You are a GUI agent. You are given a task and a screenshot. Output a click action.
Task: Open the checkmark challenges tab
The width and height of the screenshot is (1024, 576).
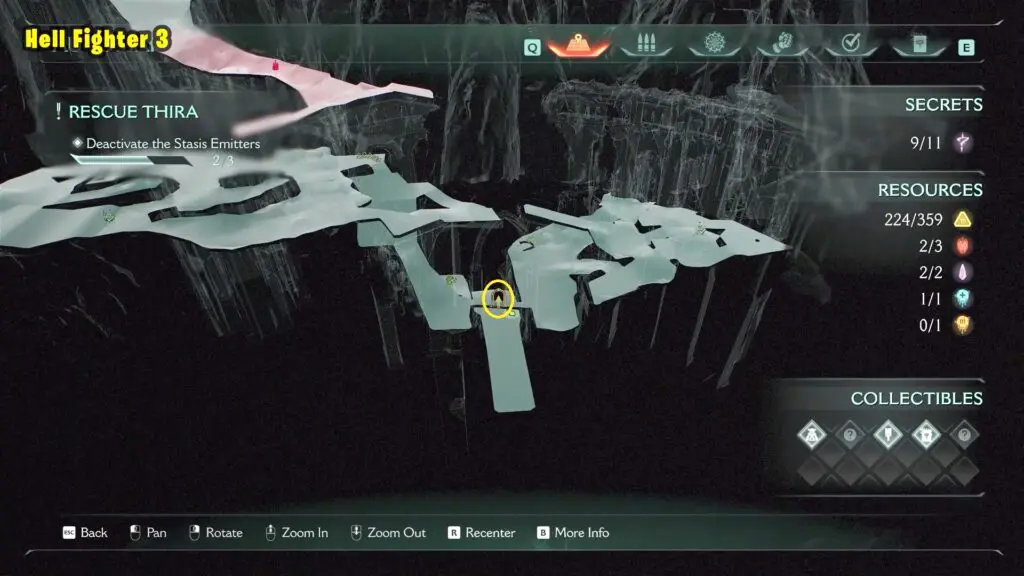(x=851, y=45)
